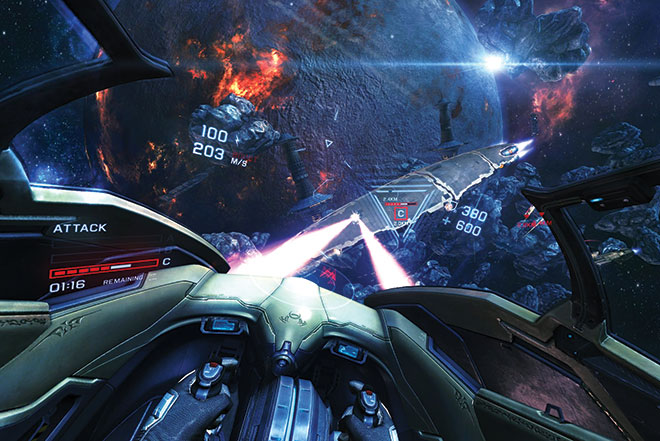Image resolution: width=660 pixels, height=441 pixels.
Task: Select the red C control point marker
Action: coord(400,213)
